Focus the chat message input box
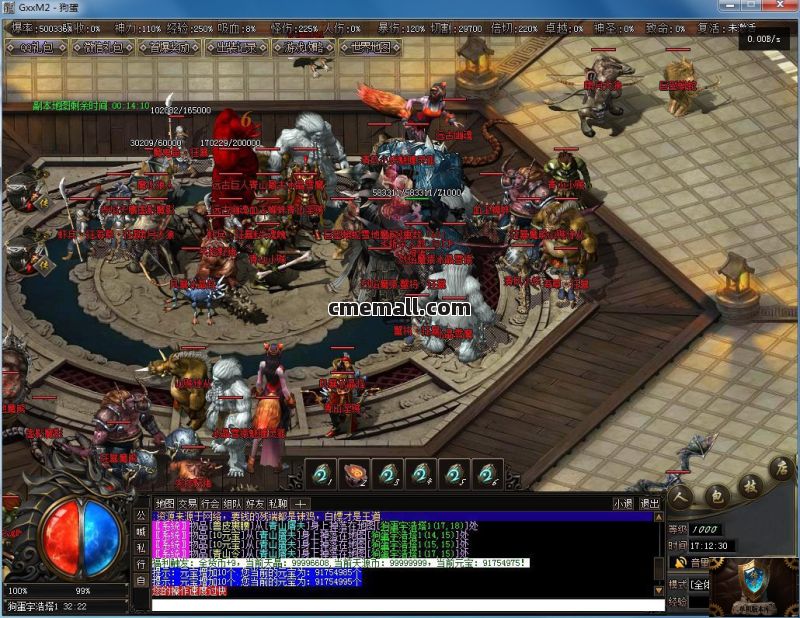The width and height of the screenshot is (800, 618). point(400,604)
